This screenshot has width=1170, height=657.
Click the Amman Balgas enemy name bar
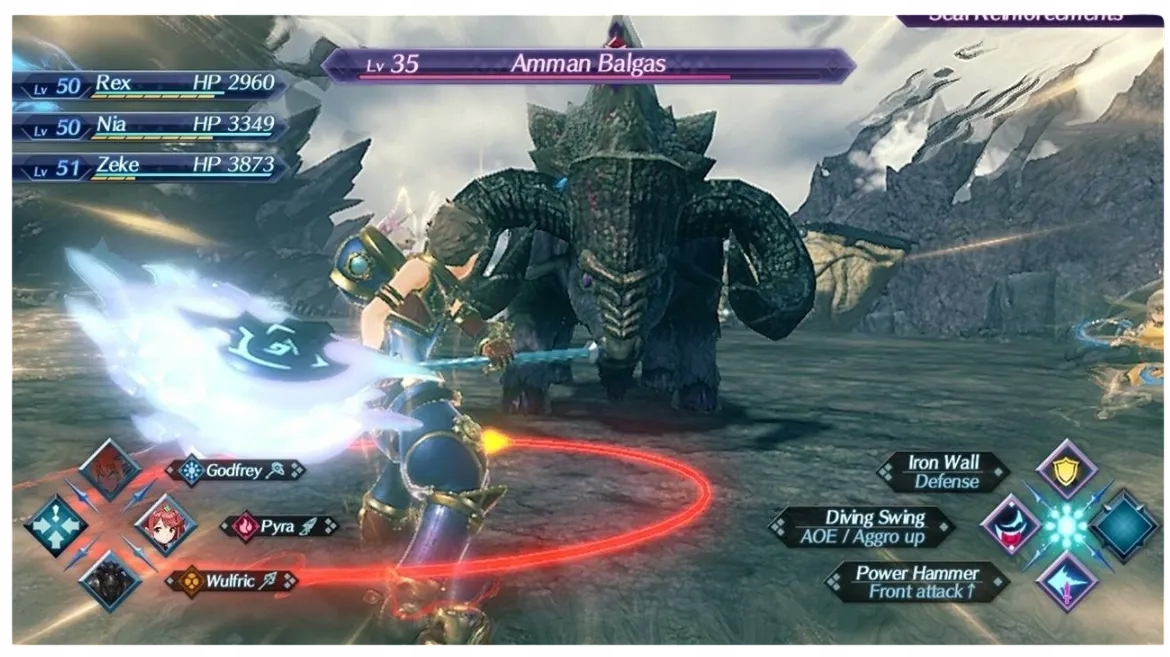[x=588, y=65]
